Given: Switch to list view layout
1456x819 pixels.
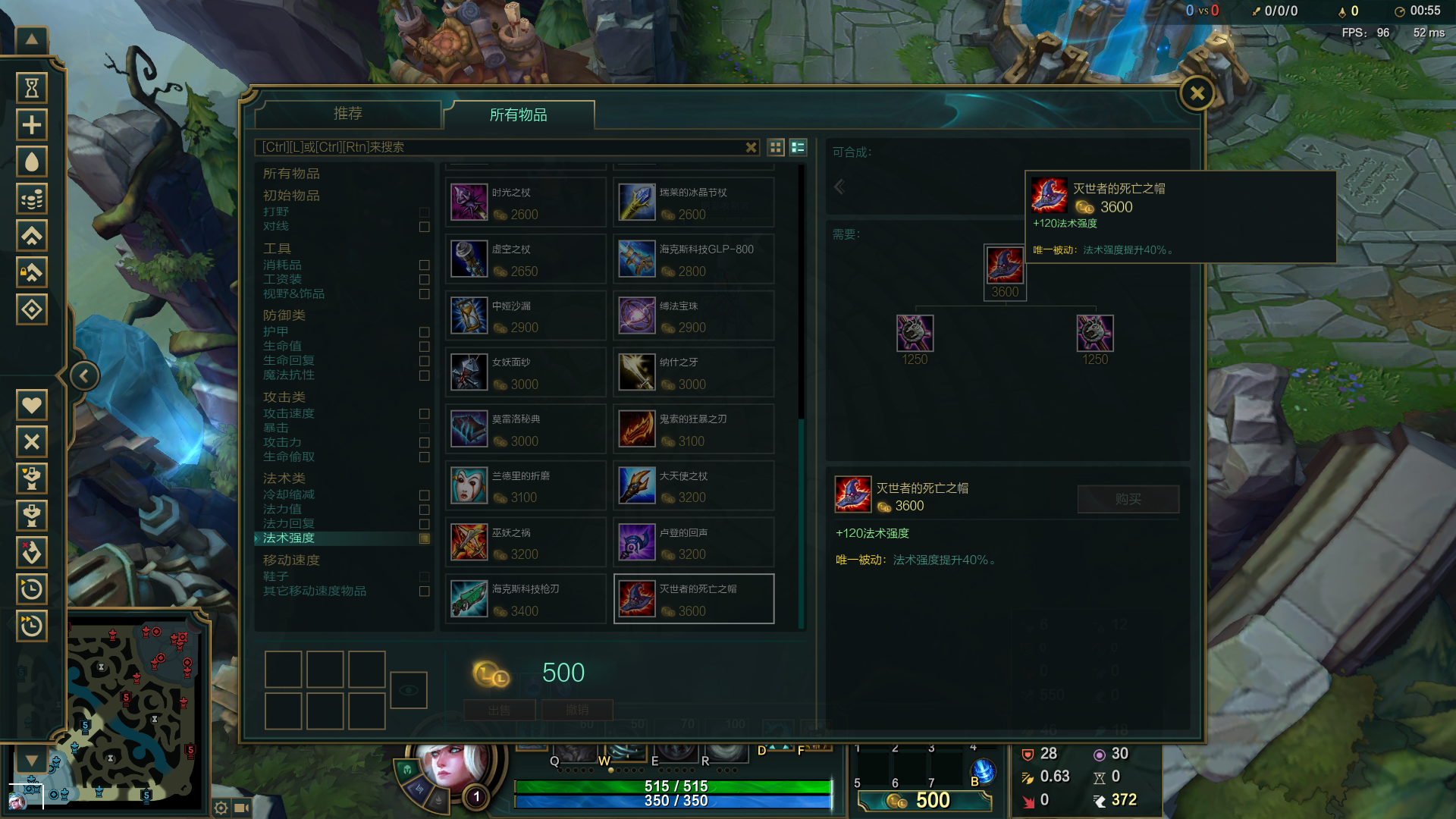Looking at the screenshot, I should [798, 147].
